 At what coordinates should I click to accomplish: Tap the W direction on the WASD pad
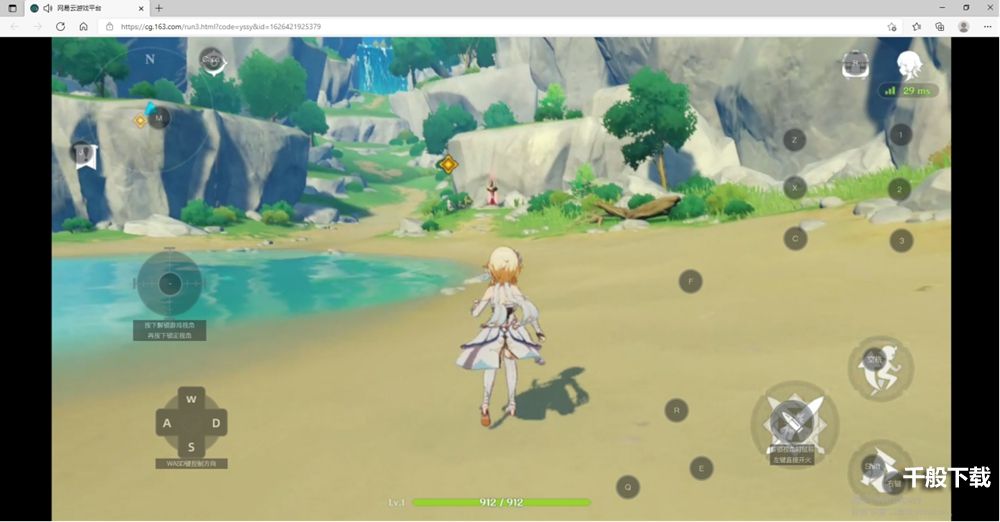coord(191,400)
